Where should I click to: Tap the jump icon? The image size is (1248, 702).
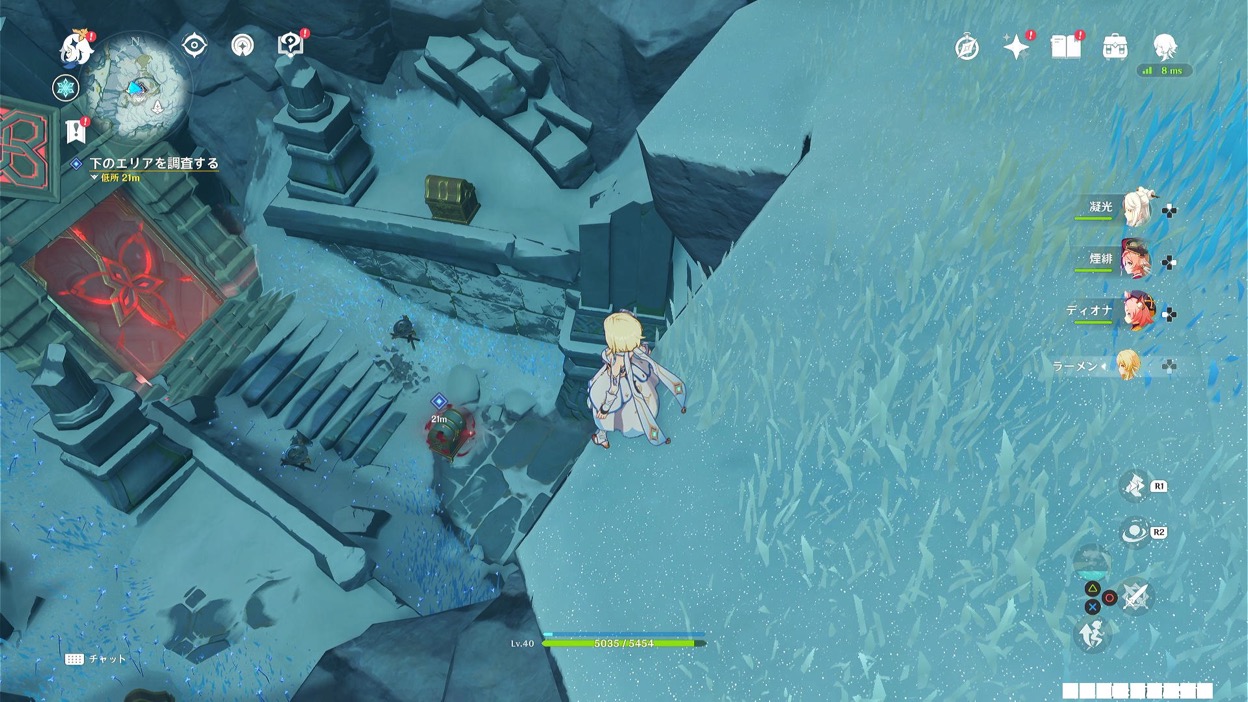(1092, 634)
